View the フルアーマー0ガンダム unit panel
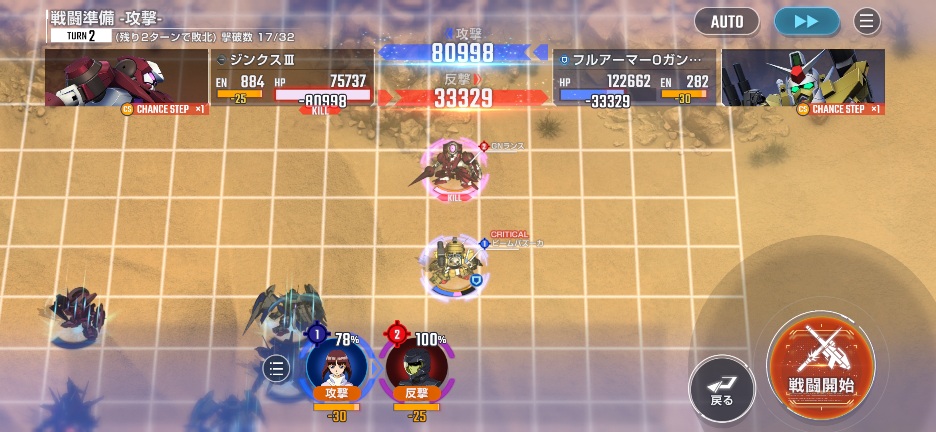This screenshot has width=936, height=432. pos(634,79)
